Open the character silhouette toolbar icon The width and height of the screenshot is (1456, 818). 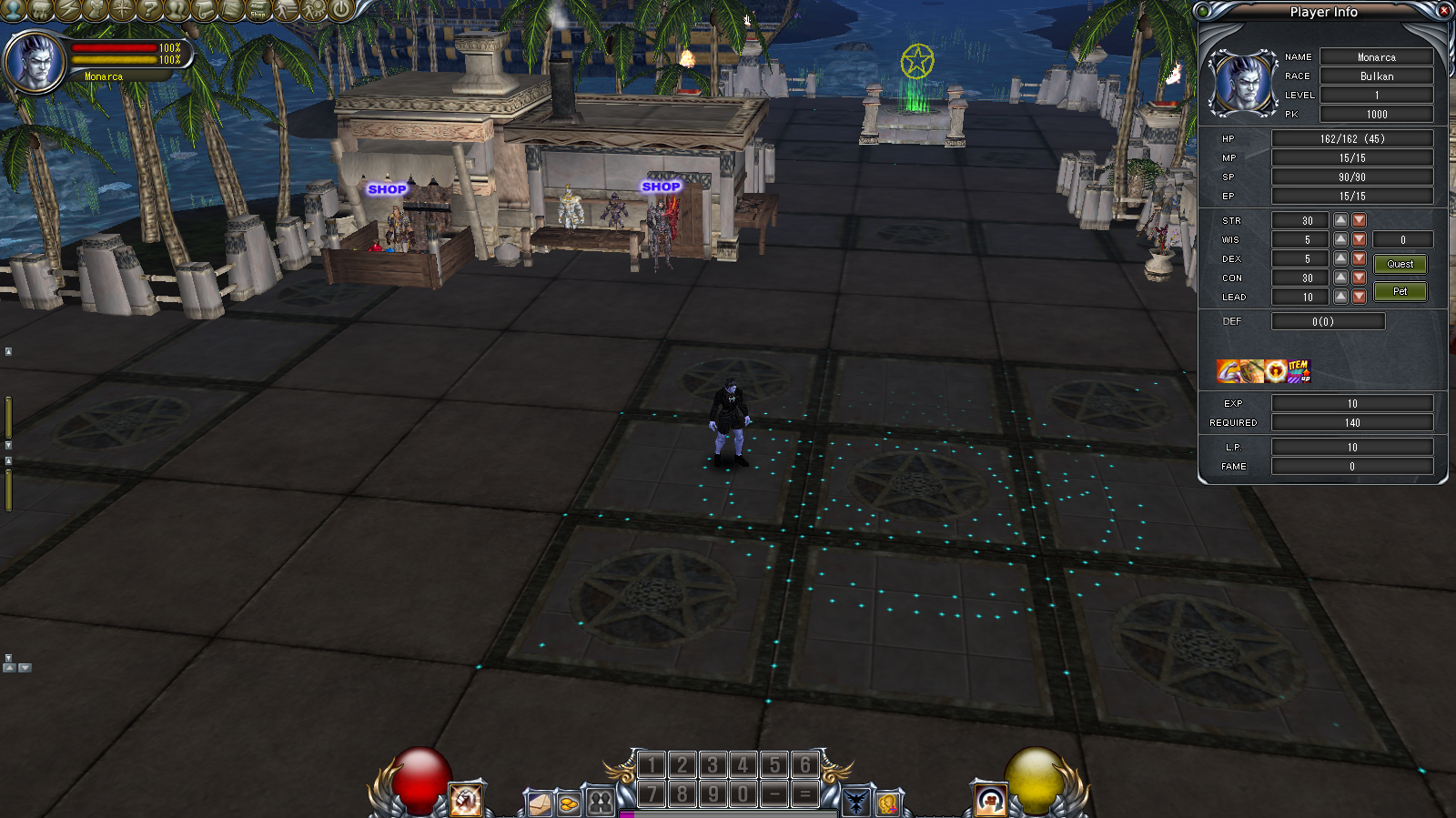click(13, 10)
